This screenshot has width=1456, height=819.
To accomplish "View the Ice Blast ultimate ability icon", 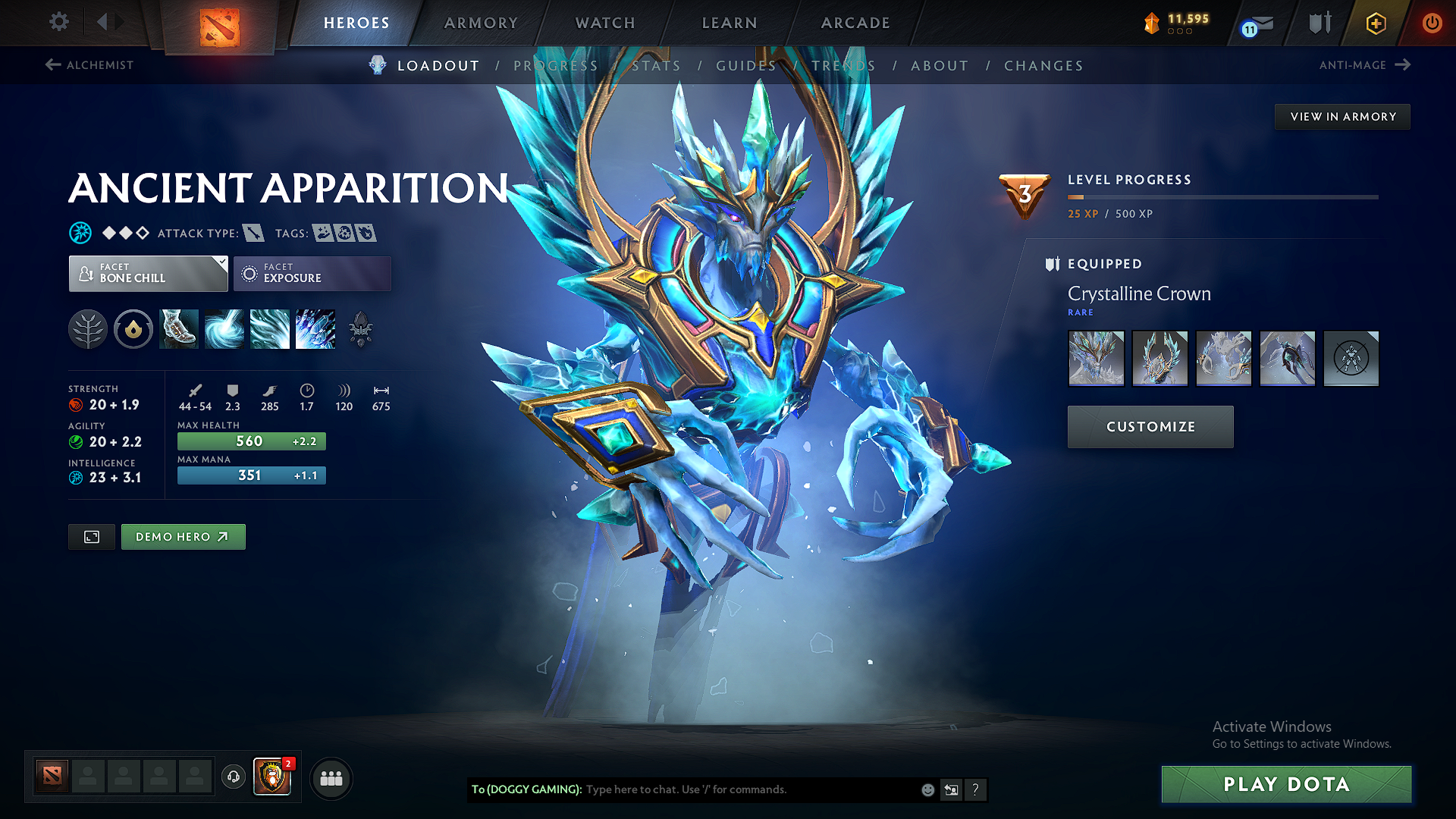I will pos(315,329).
